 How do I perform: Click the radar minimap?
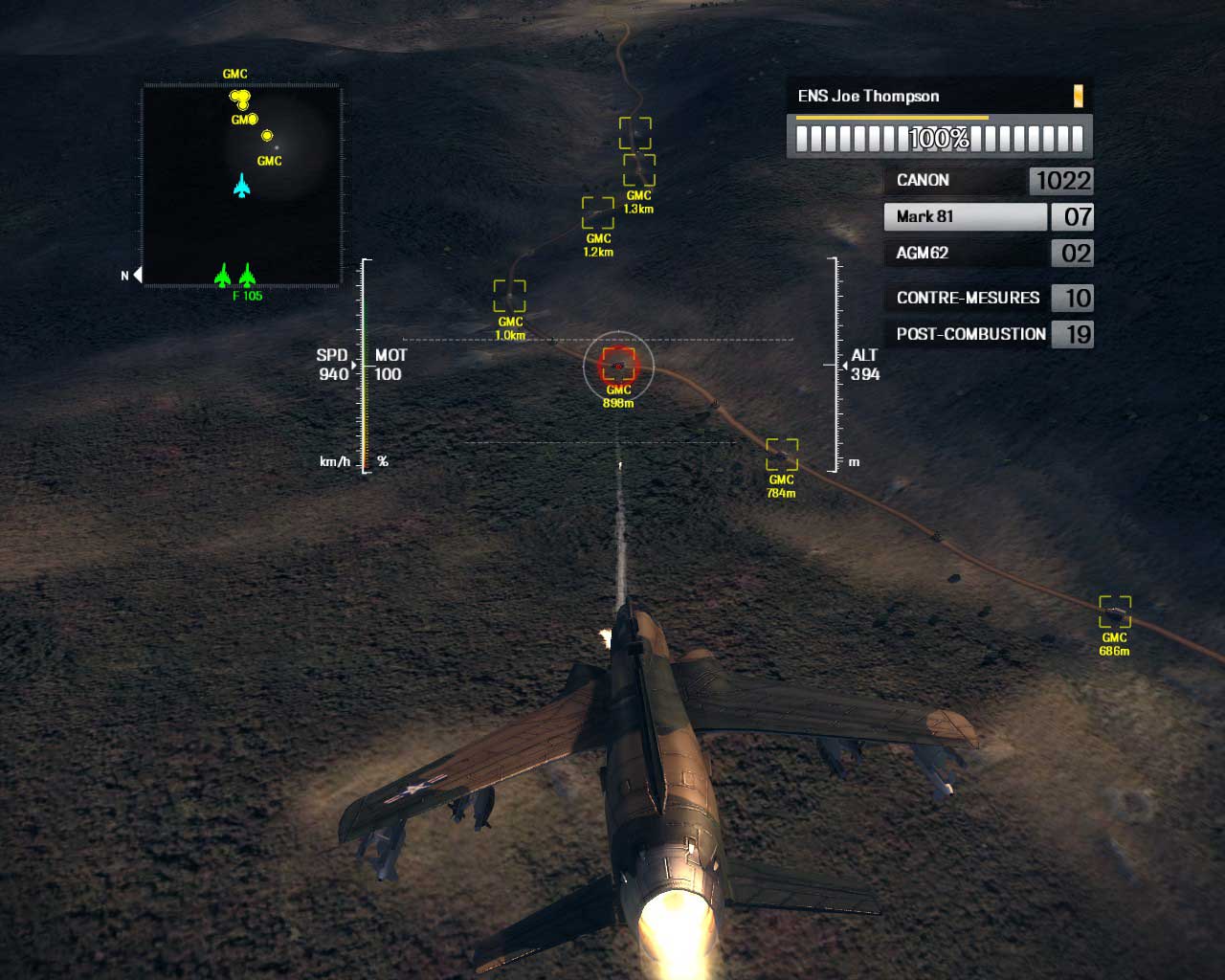click(x=242, y=185)
